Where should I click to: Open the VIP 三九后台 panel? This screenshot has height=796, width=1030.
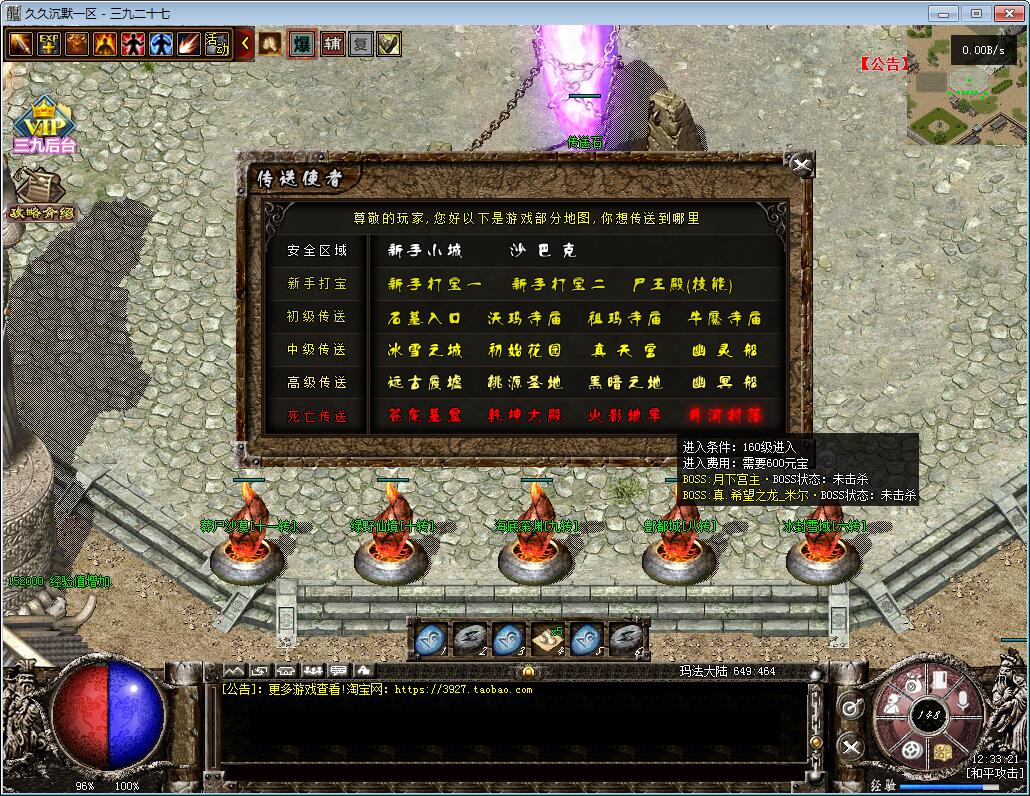click(x=44, y=127)
